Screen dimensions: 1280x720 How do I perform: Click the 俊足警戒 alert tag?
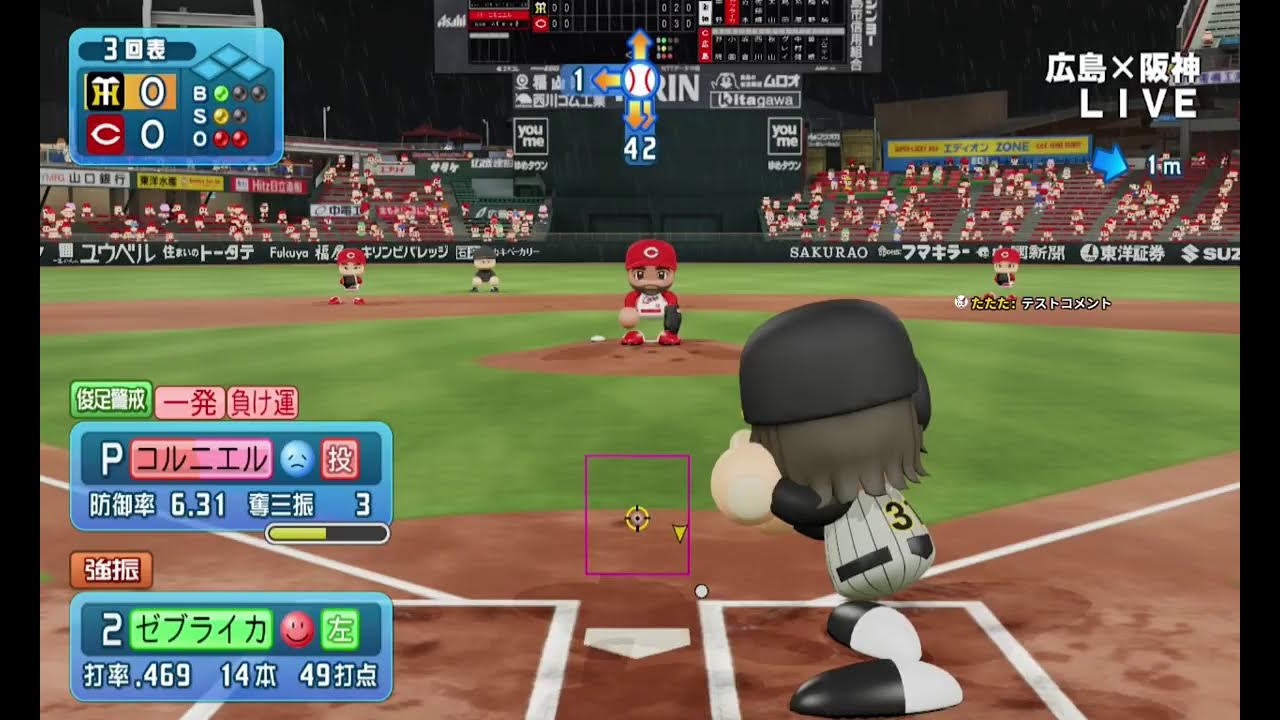pyautogui.click(x=111, y=400)
